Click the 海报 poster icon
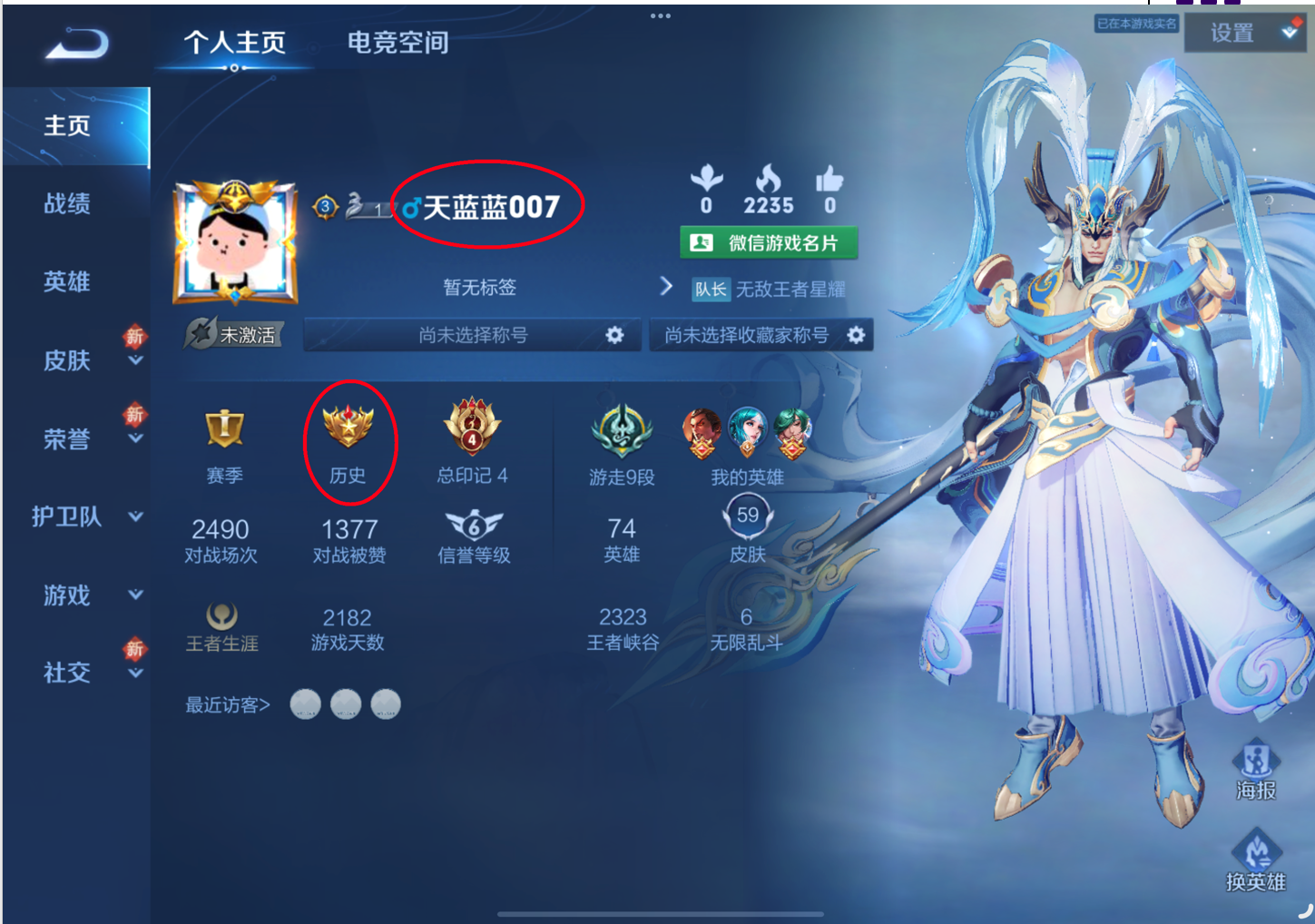Image resolution: width=1315 pixels, height=924 pixels. [x=1256, y=767]
